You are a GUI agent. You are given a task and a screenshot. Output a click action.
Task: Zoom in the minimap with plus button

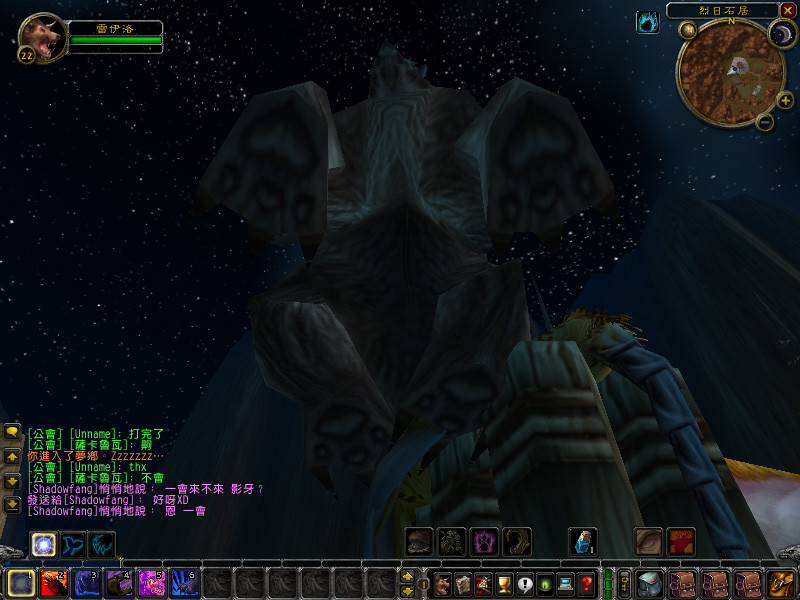784,100
